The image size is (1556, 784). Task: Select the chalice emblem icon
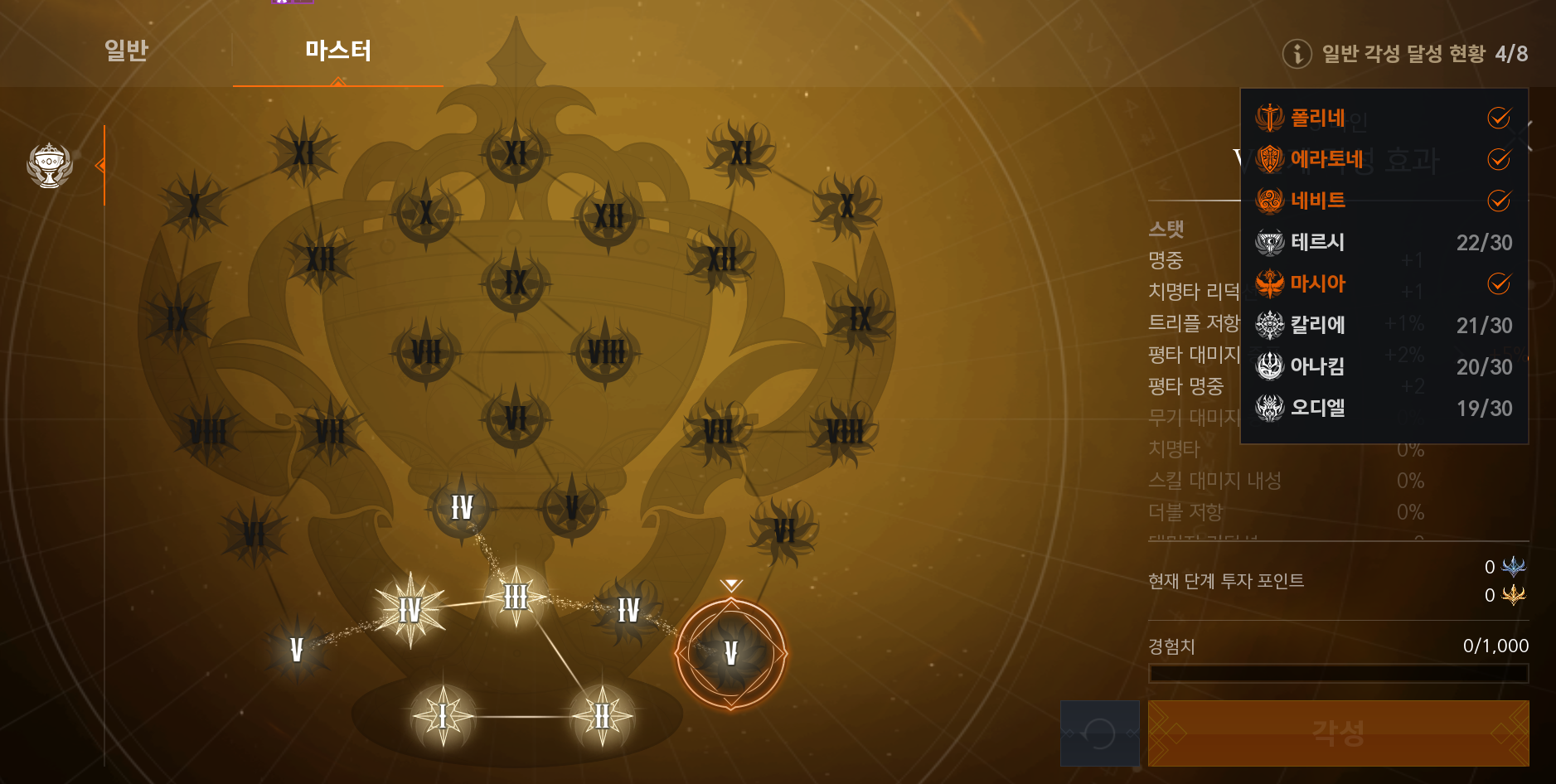pyautogui.click(x=50, y=165)
